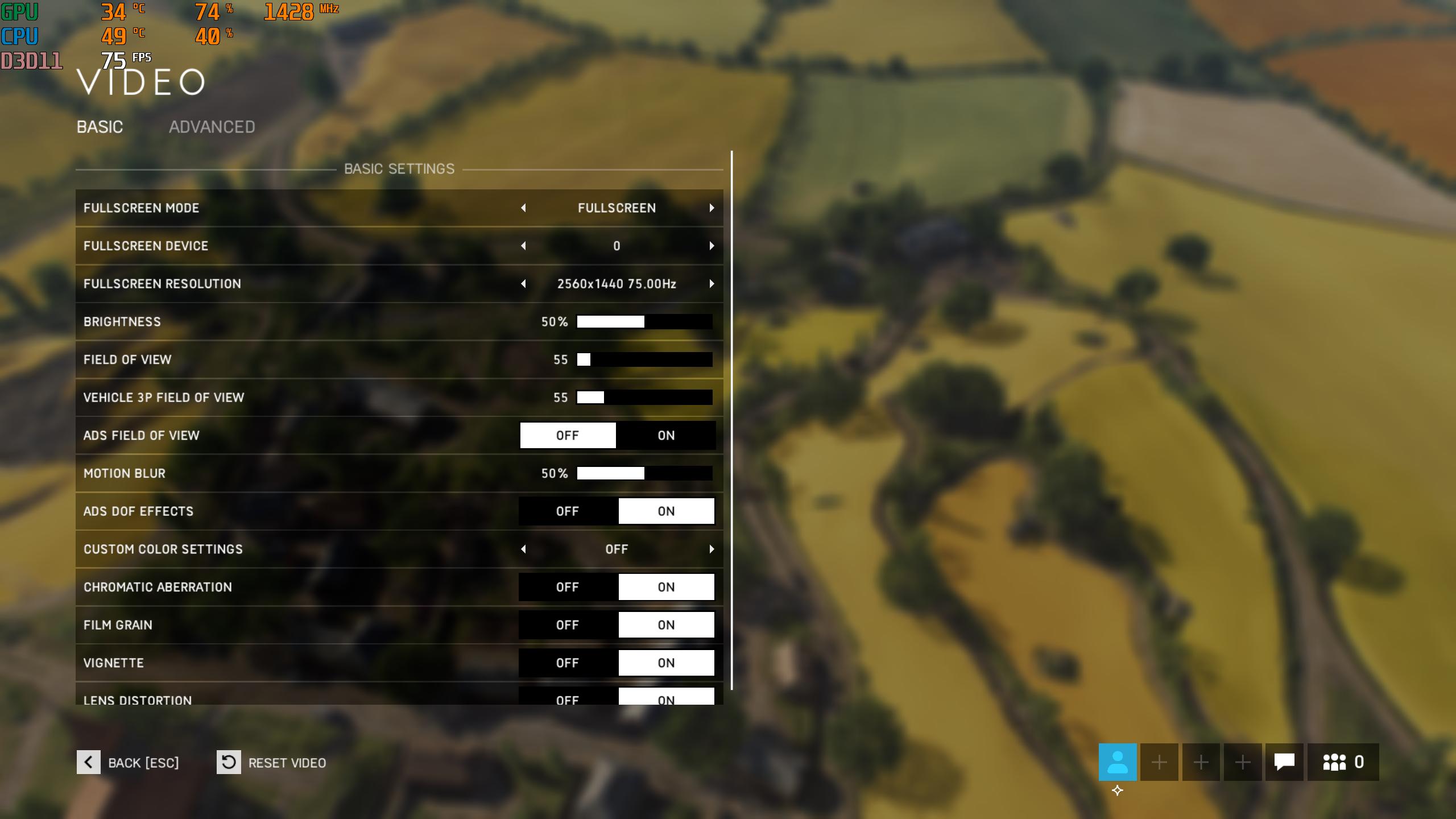
Task: Advance Fullscreen Resolution with right arrow
Action: pyautogui.click(x=712, y=284)
